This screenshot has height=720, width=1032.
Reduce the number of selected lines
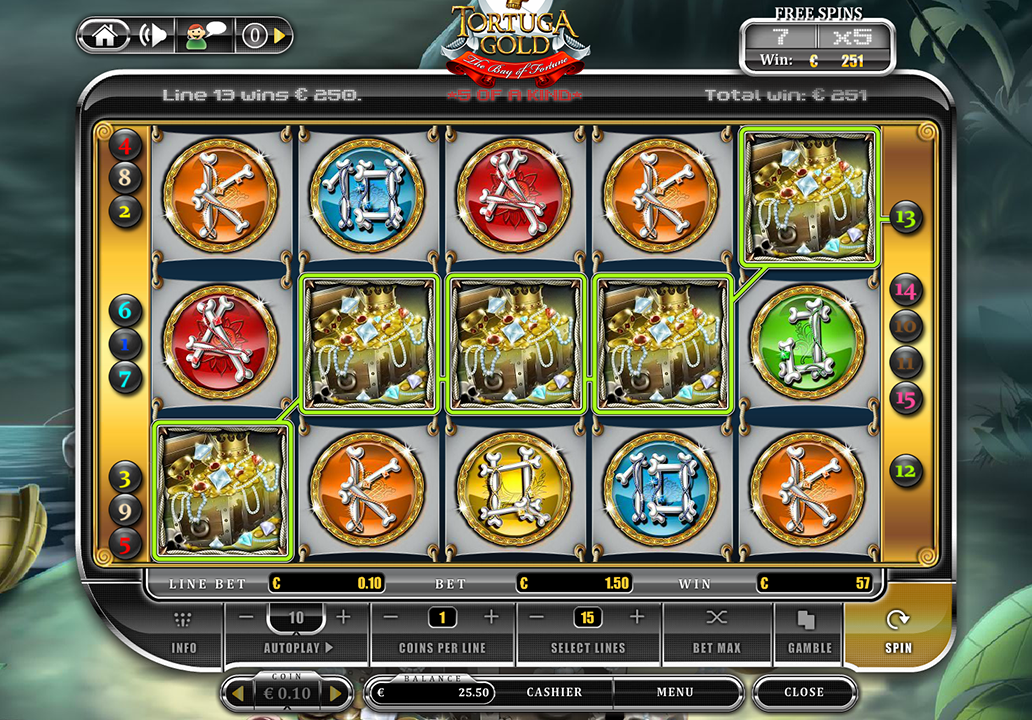tap(537, 617)
